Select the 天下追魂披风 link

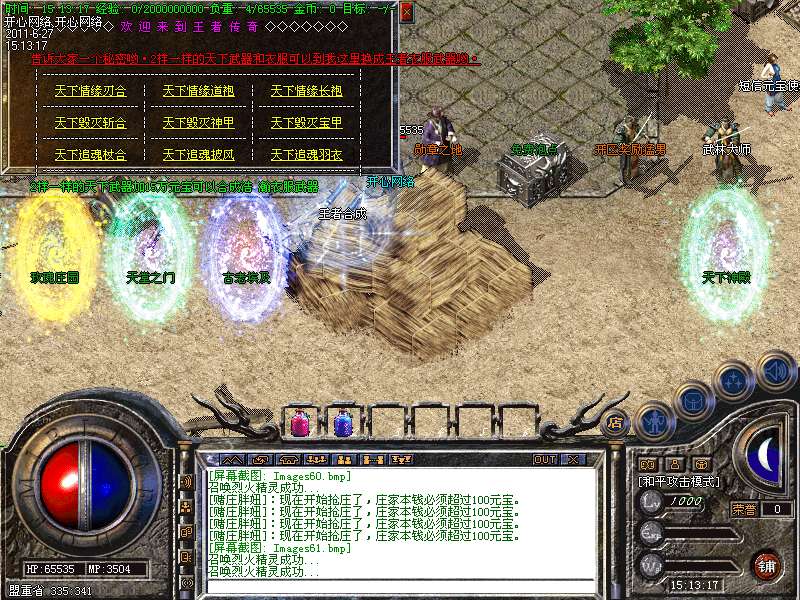click(198, 155)
